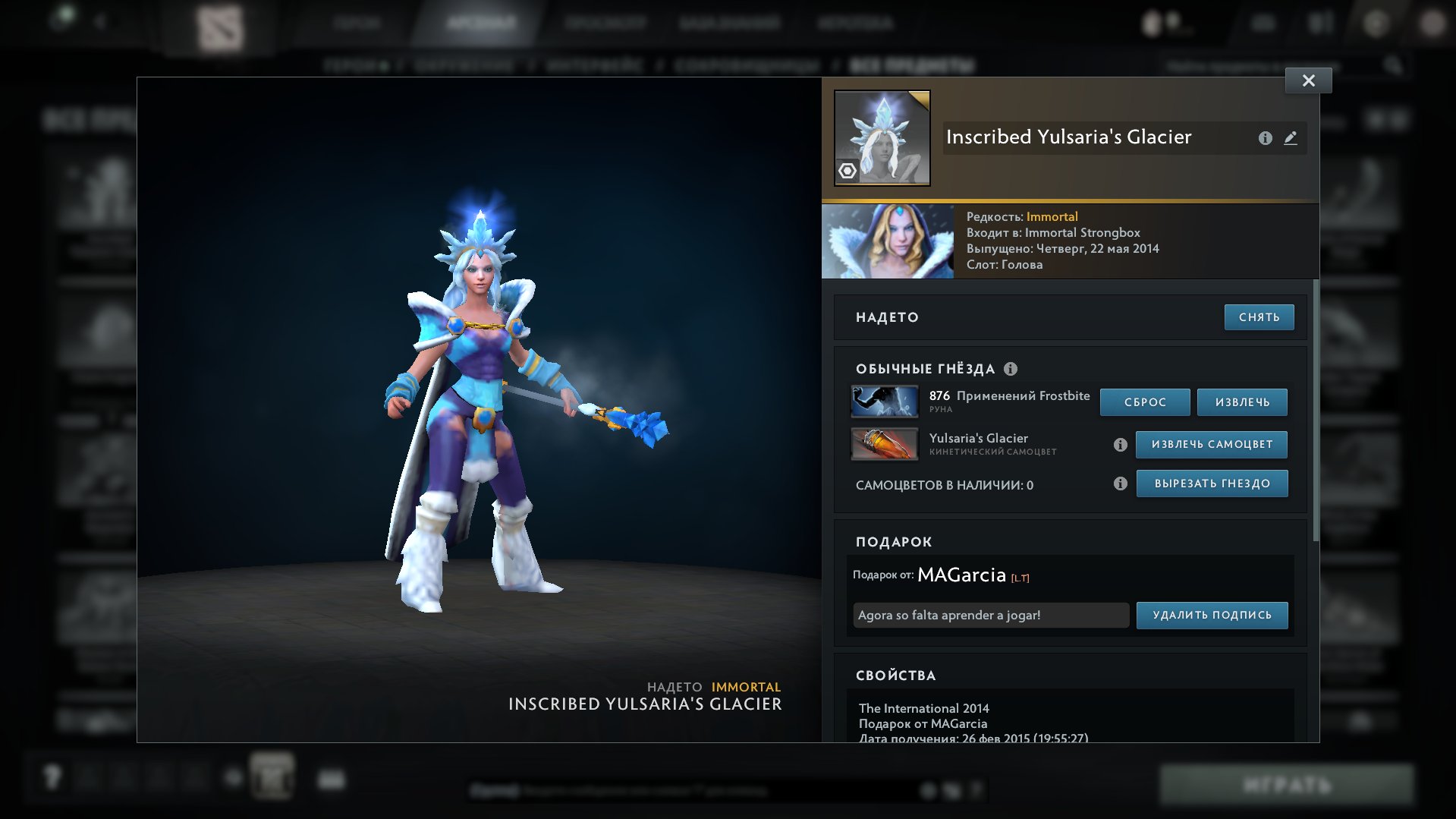Rename the item using the pencil icon
The height and width of the screenshot is (819, 1456).
[x=1291, y=138]
